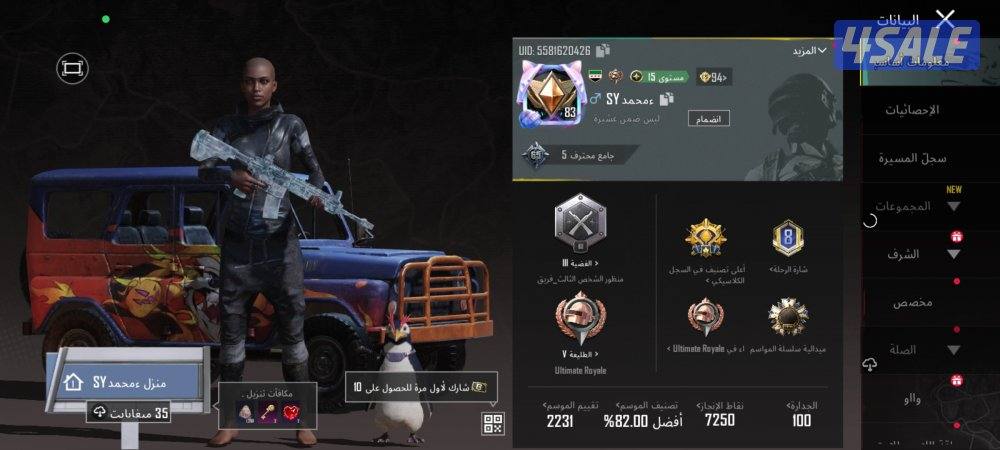1000x450 pixels.
Task: Toggle the fullscreen frame icon
Action: [73, 68]
